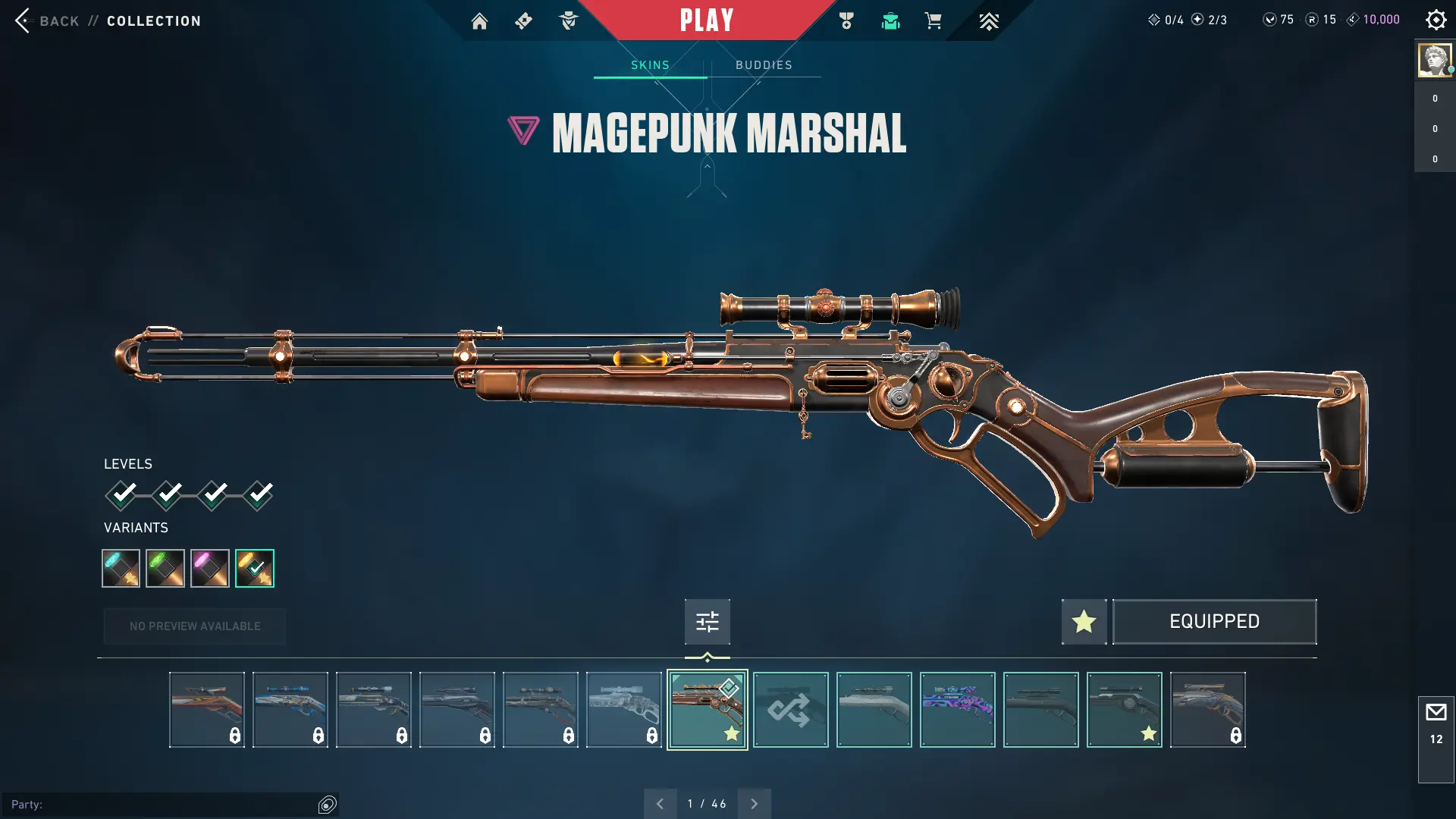Choose the purple graffiti Marshal skin thumbnail
Viewport: 1456px width, 819px height.
point(957,710)
